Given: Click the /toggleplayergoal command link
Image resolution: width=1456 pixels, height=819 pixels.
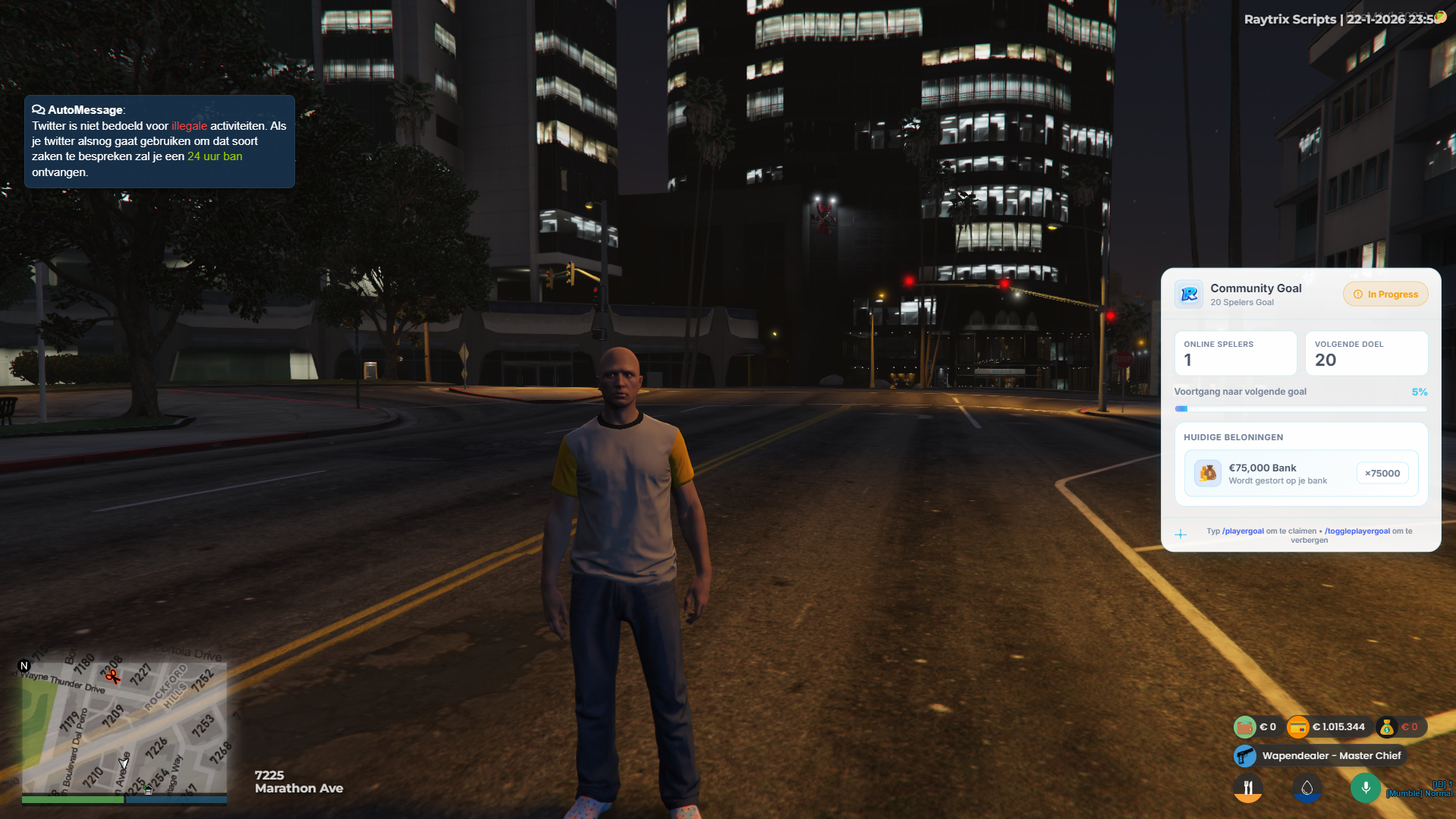Looking at the screenshot, I should point(1357,531).
